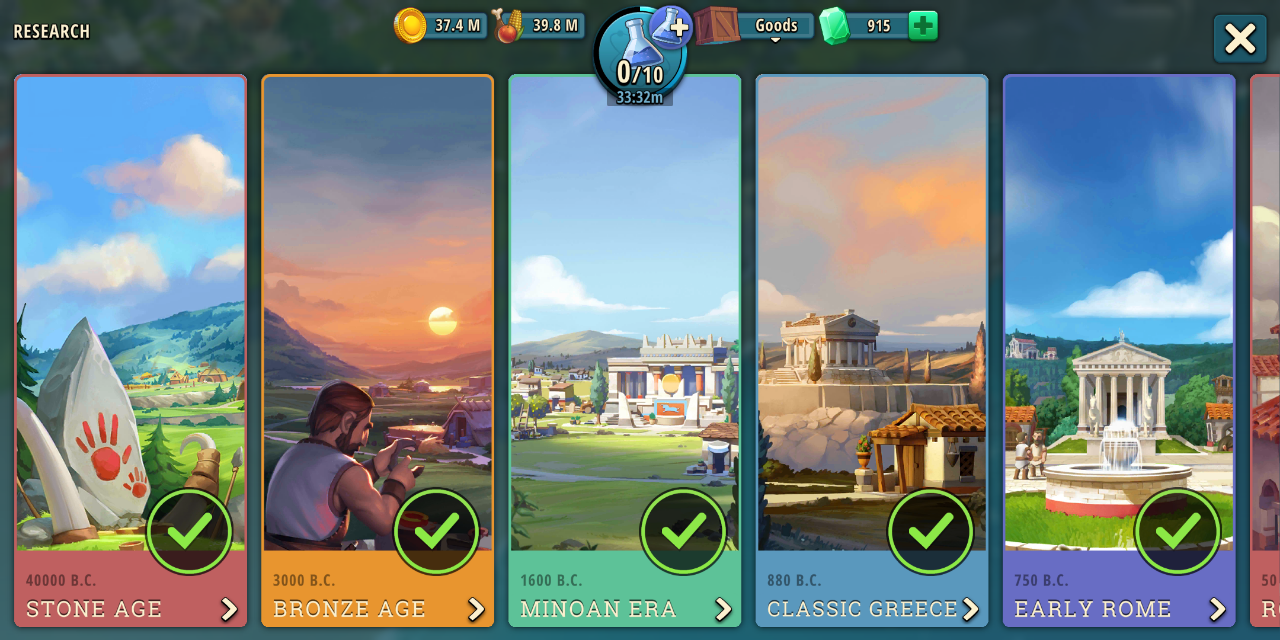Select the Early Rome era card

(1118, 350)
